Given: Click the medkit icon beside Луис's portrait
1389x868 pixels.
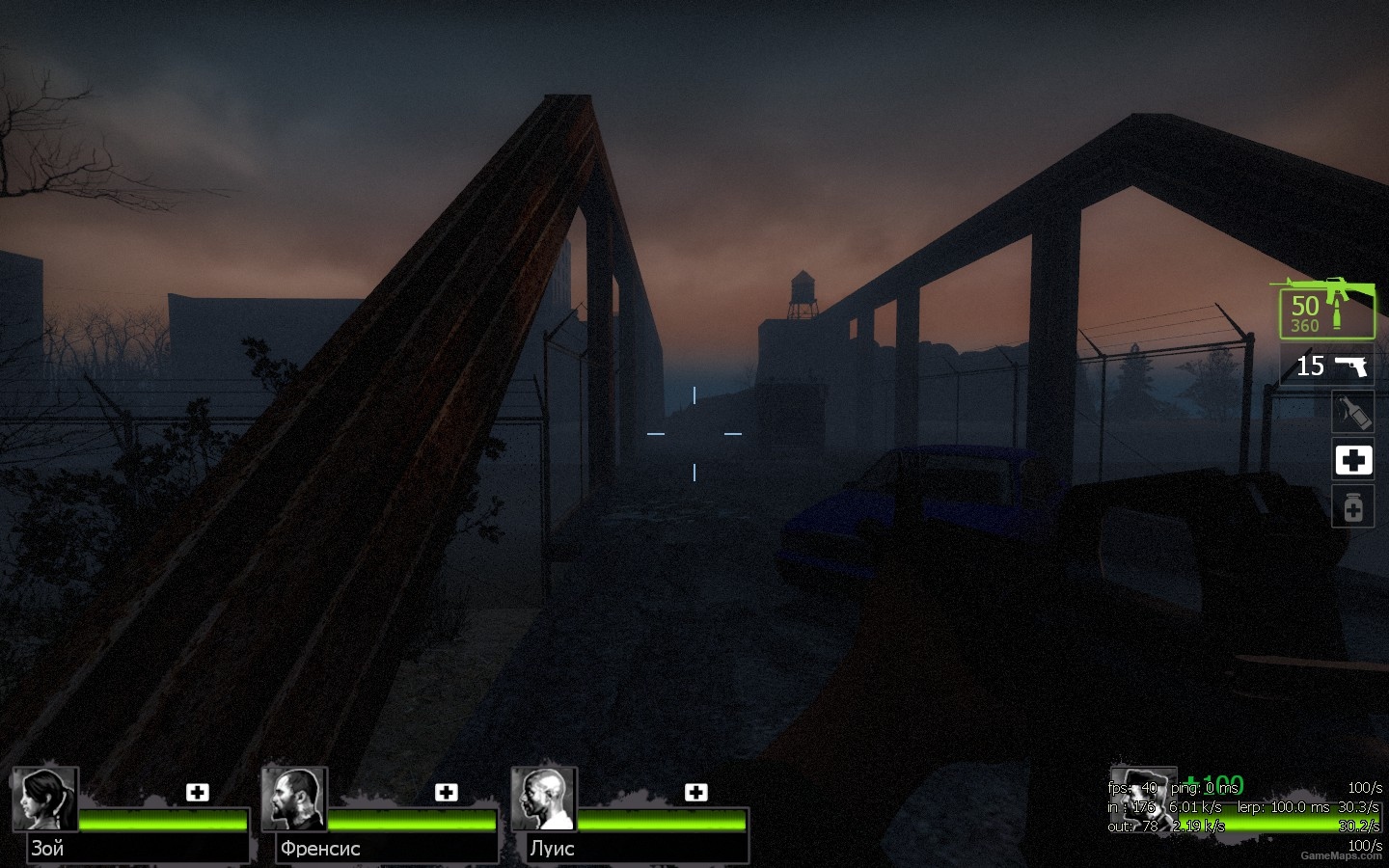Looking at the screenshot, I should [x=694, y=792].
